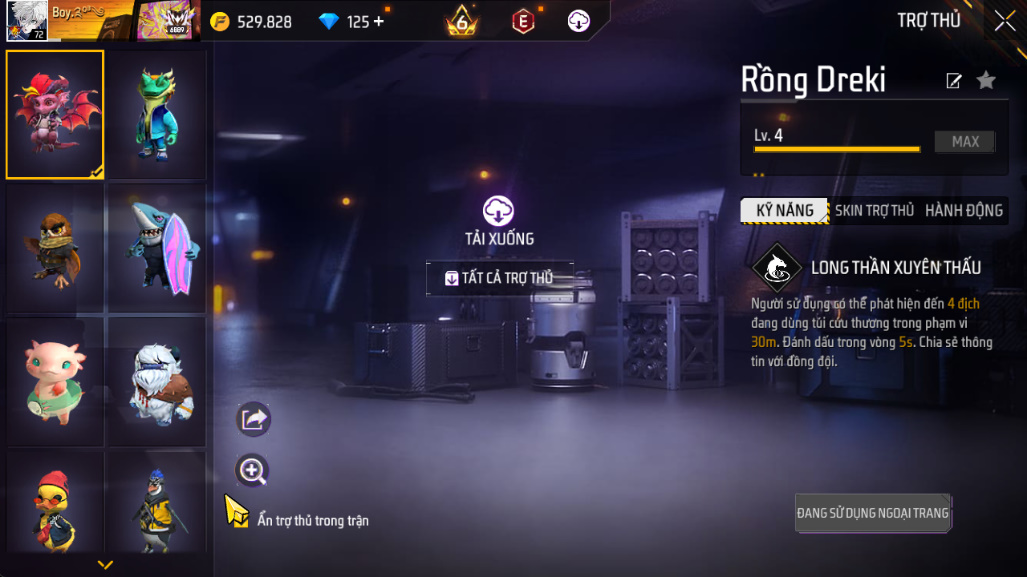Rename the pet with the edit icon

tap(954, 81)
